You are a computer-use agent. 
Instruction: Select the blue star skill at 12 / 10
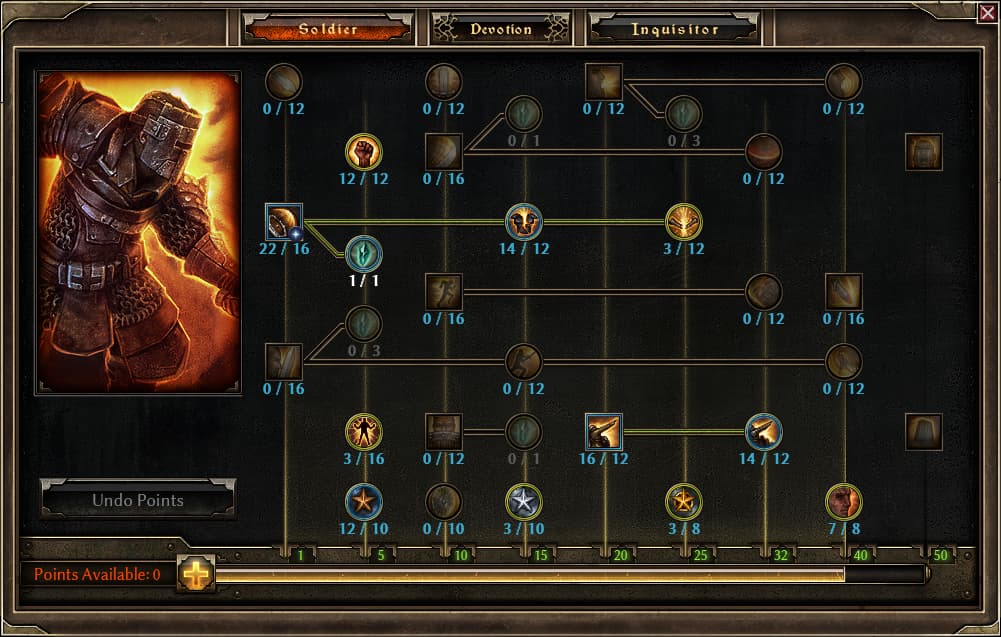[x=364, y=501]
